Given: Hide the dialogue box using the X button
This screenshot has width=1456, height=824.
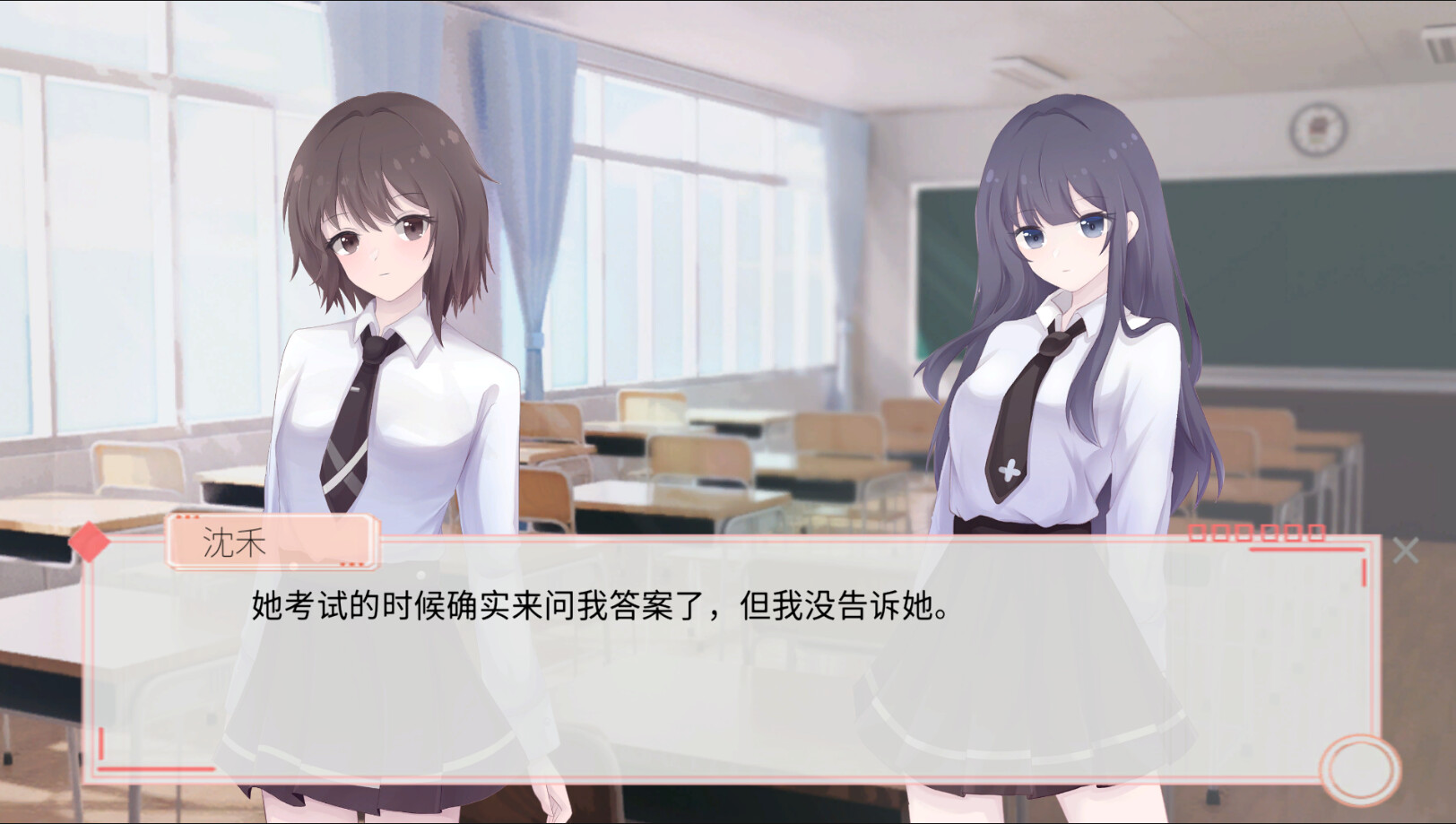Looking at the screenshot, I should point(1408,550).
